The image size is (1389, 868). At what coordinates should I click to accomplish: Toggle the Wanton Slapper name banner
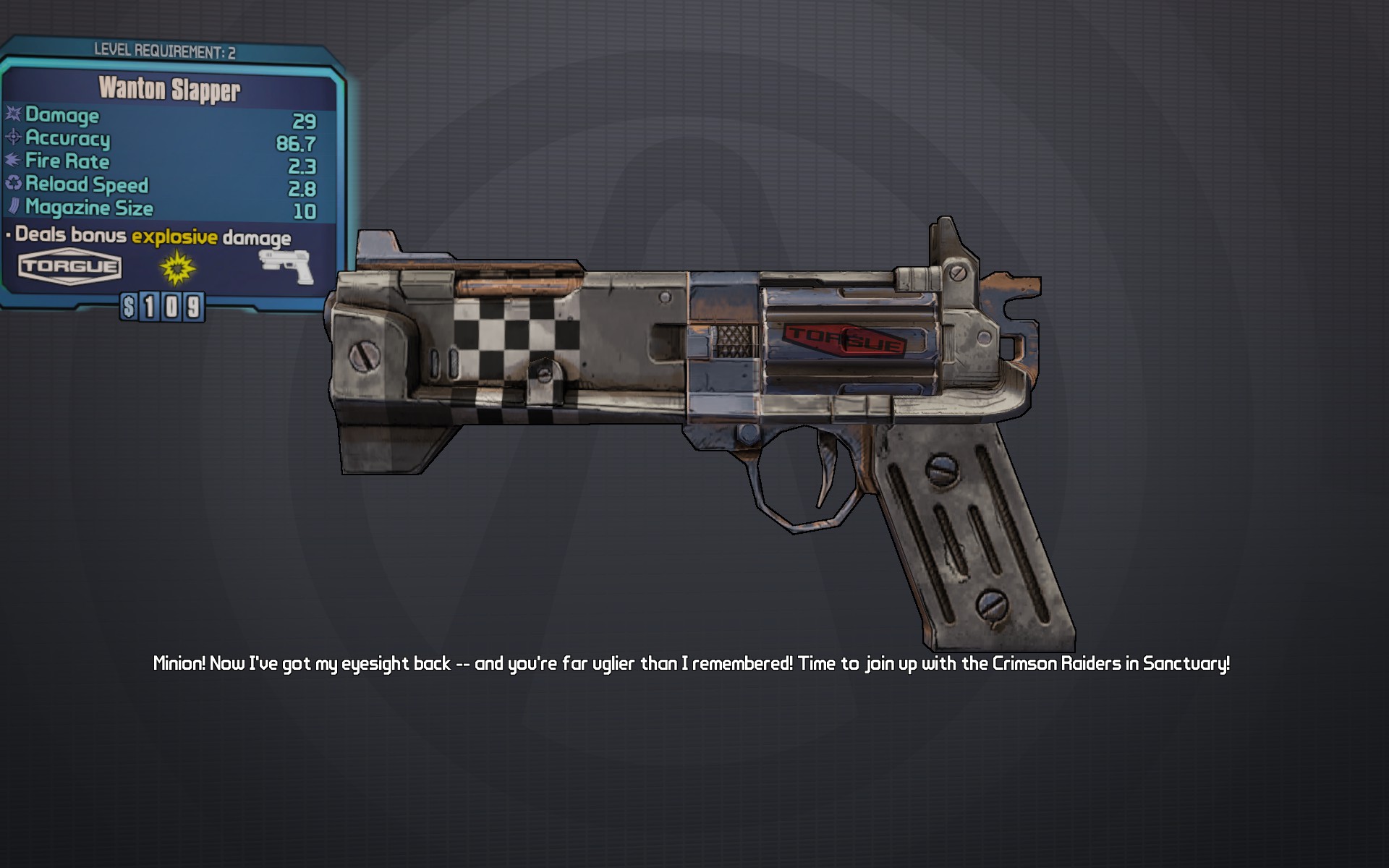pyautogui.click(x=171, y=90)
